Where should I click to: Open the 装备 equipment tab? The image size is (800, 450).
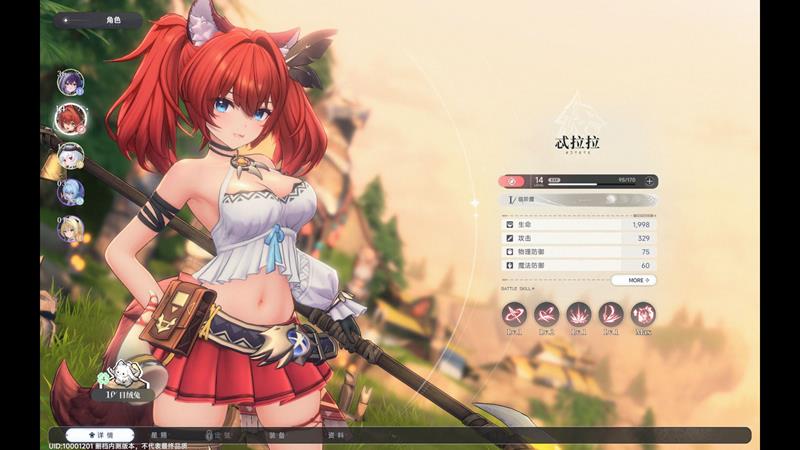[277, 436]
